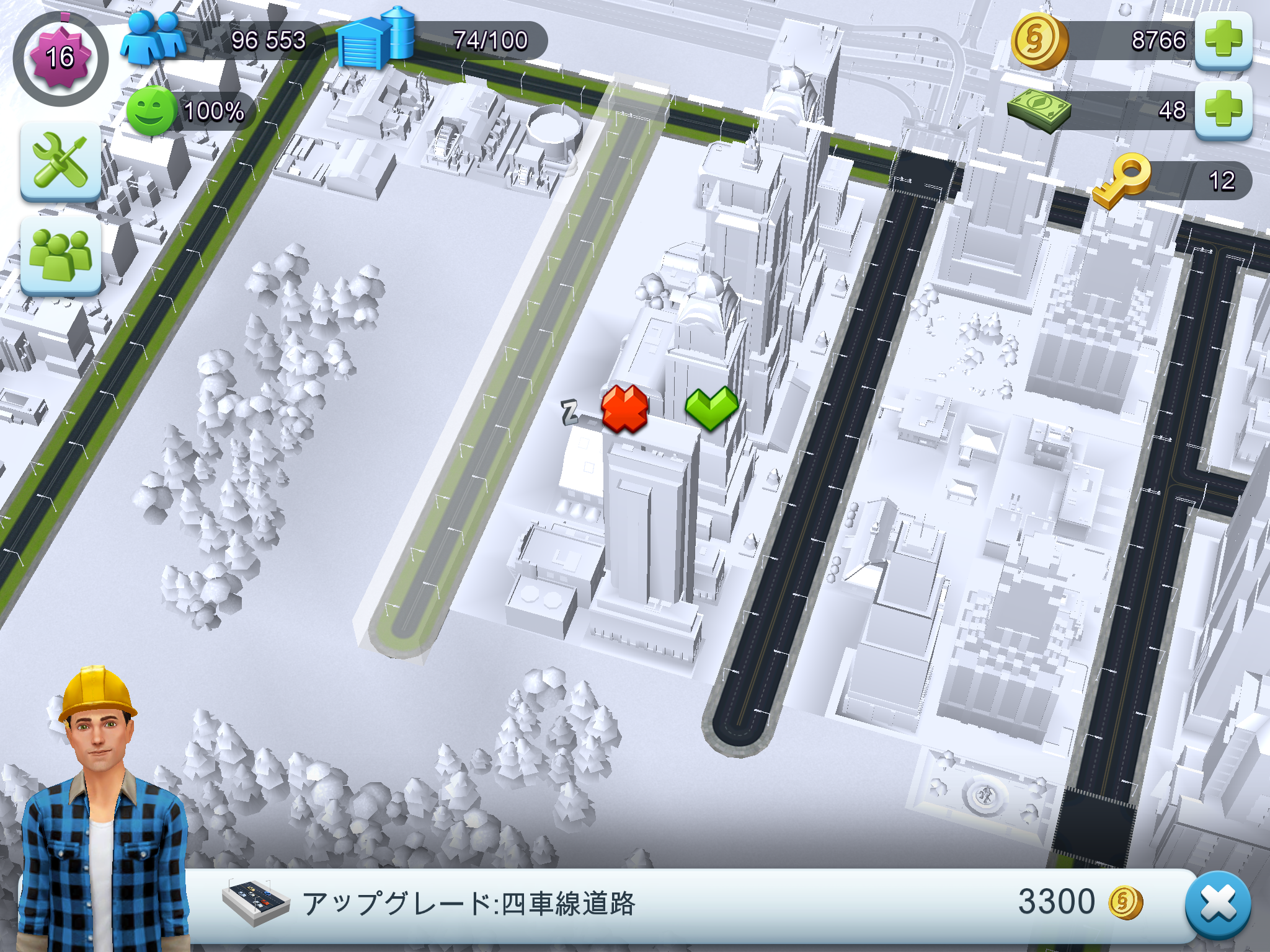Screen dimensions: 1270x952
Task: Open the green people friends menu
Action: [x=61, y=255]
